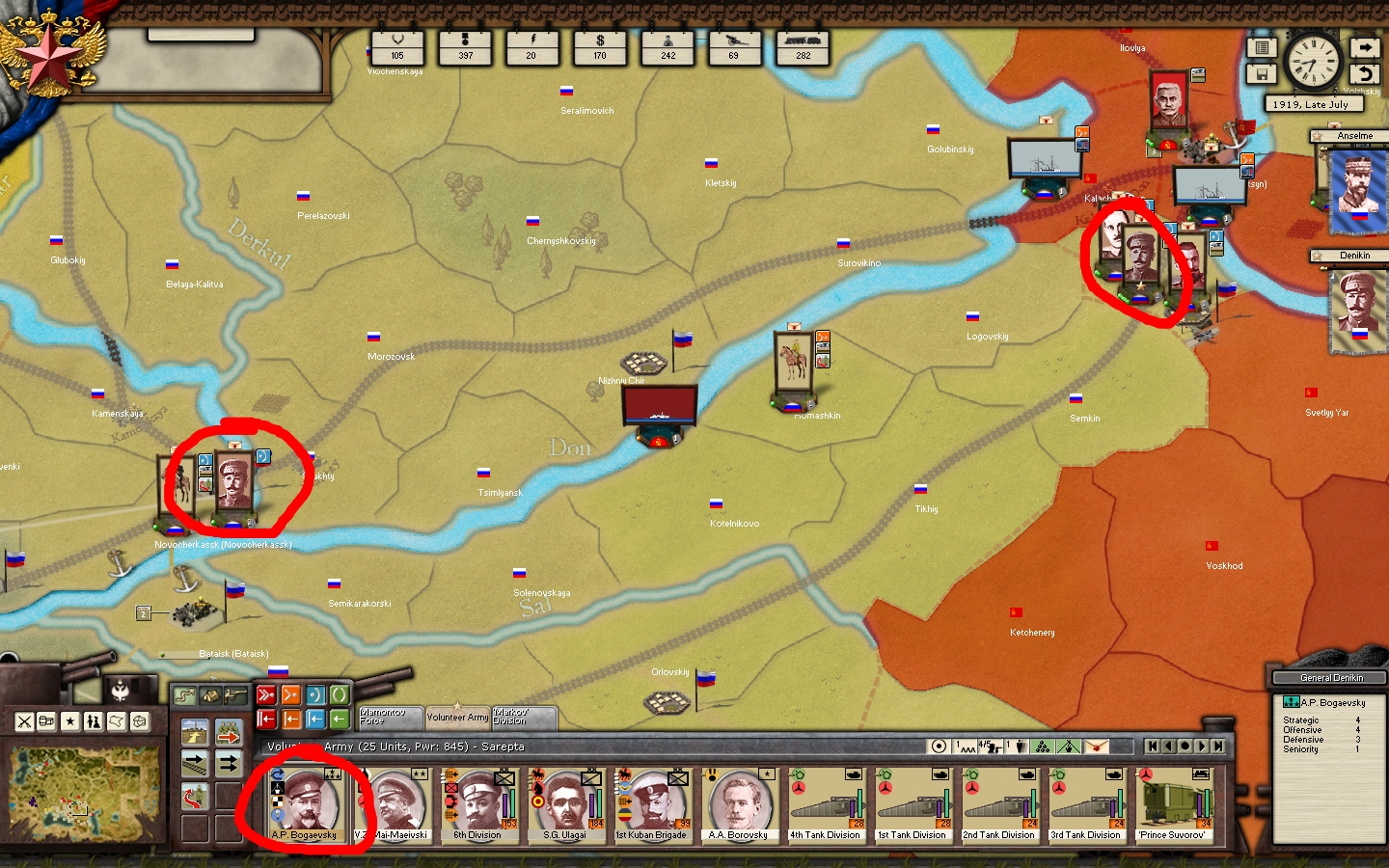Click Prince Suvorov's green cohesion bar
This screenshot has width=1389, height=868.
tap(1207, 803)
